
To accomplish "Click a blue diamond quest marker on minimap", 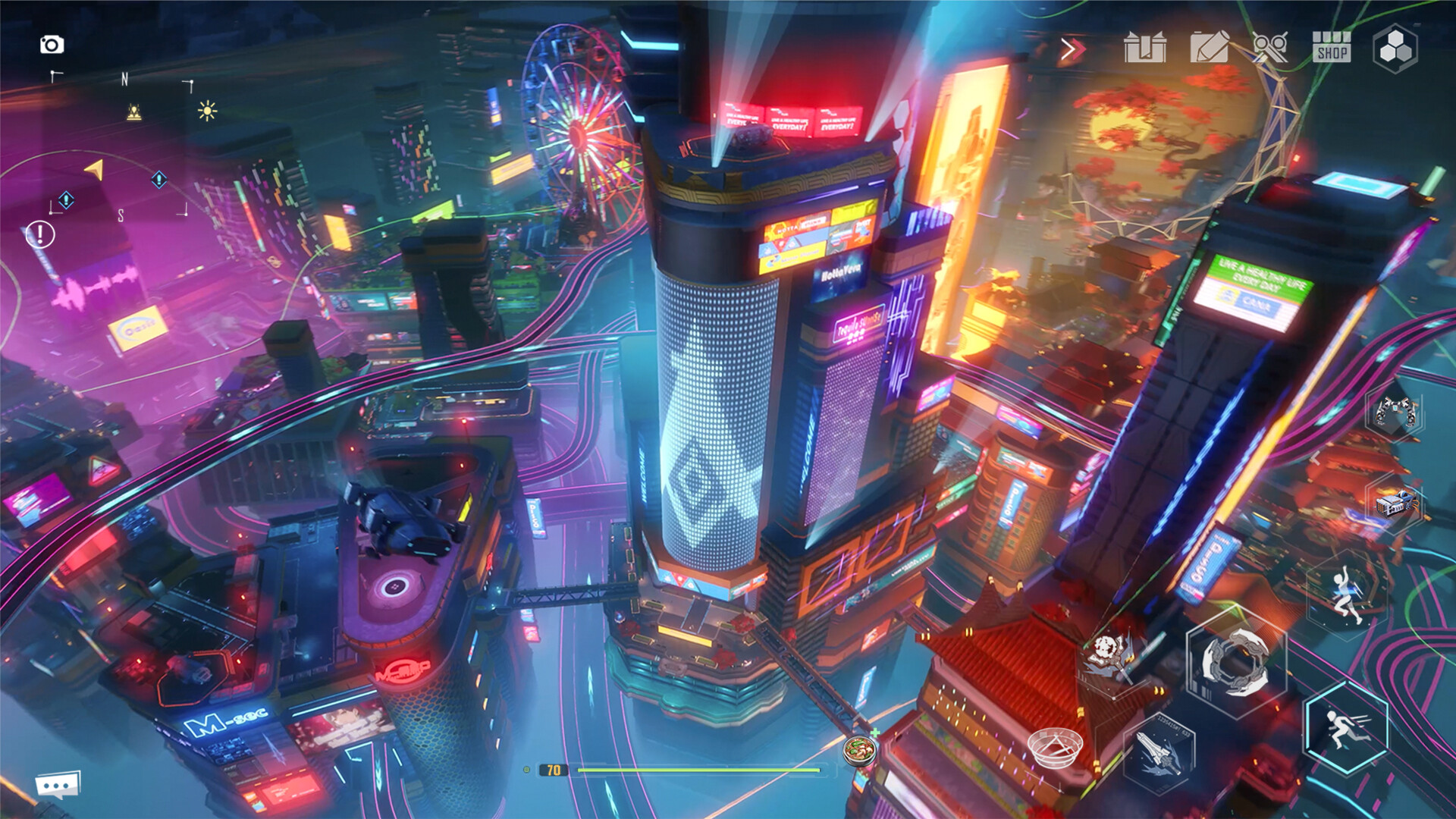I will tap(67, 202).
